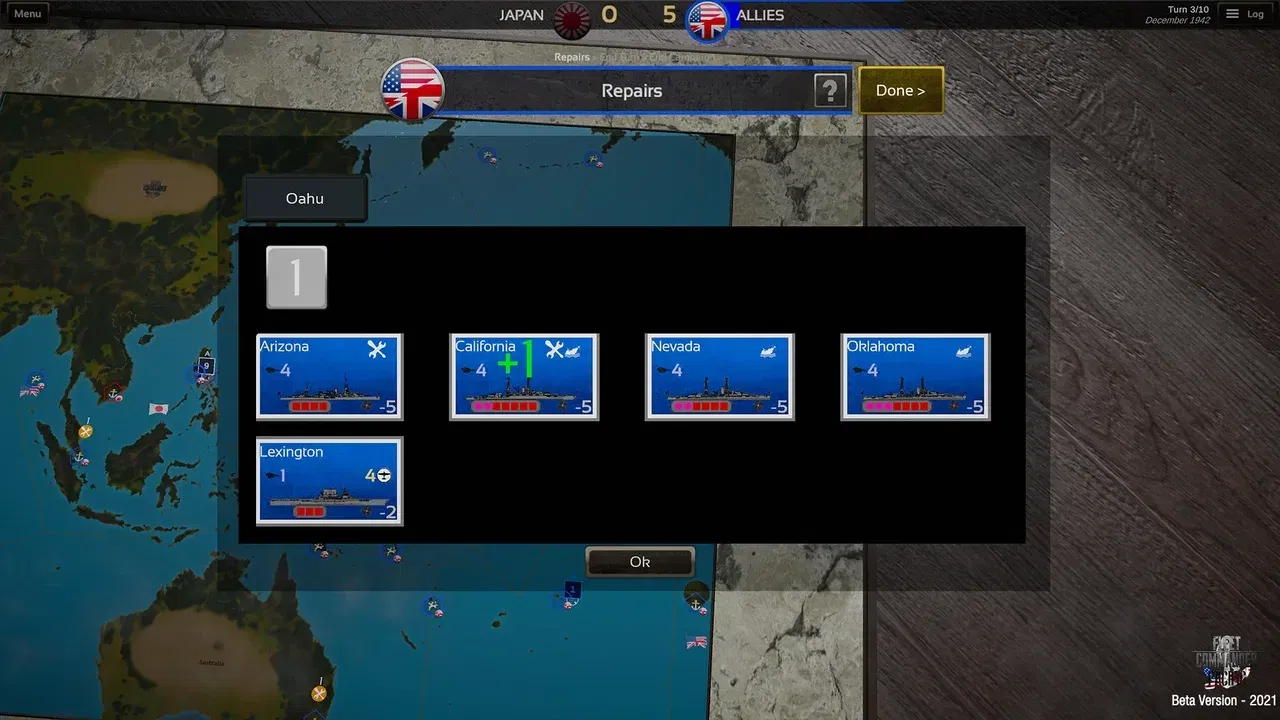The height and width of the screenshot is (720, 1280).
Task: Click the wrench repair icon on Arizona's card
Action: 378,348
